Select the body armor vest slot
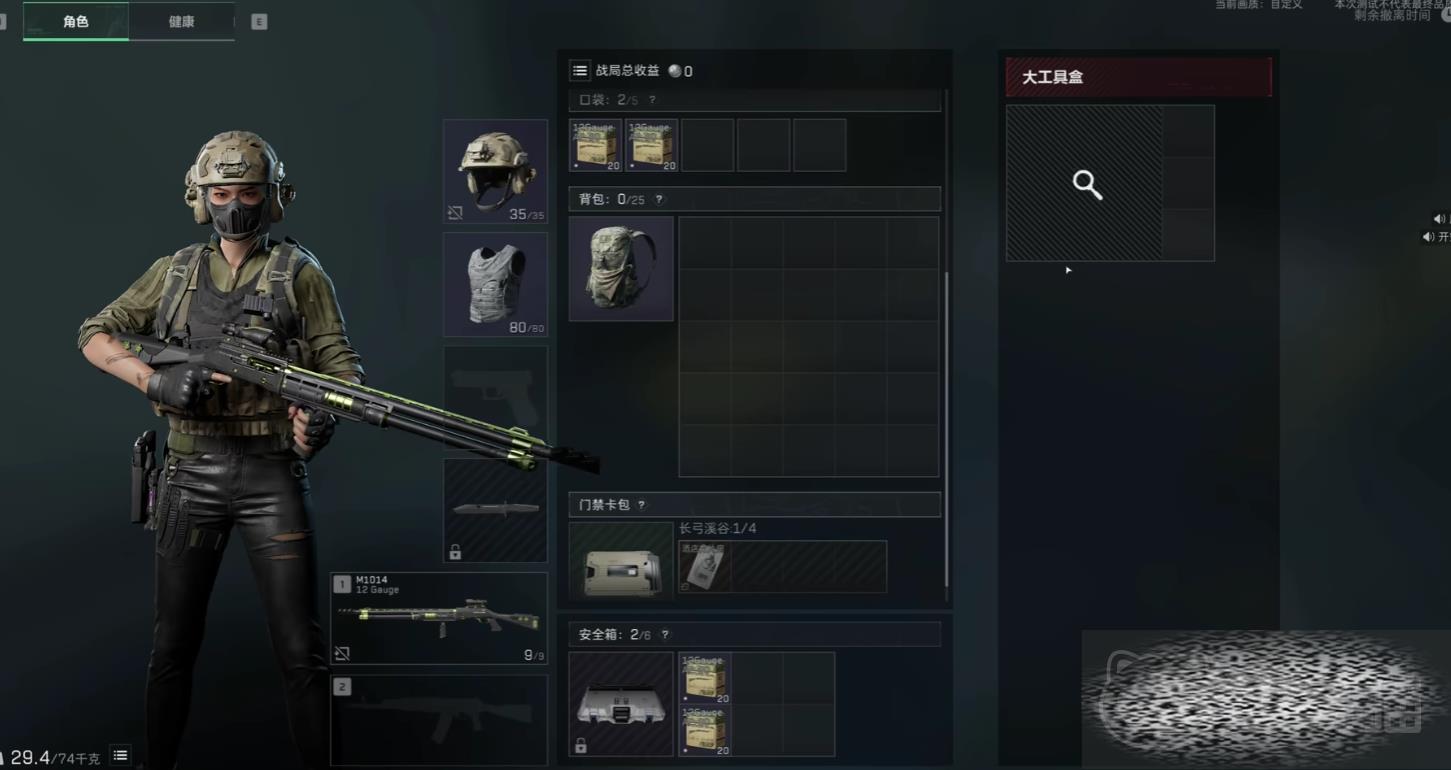Viewport: 1451px width, 770px height. 495,284
